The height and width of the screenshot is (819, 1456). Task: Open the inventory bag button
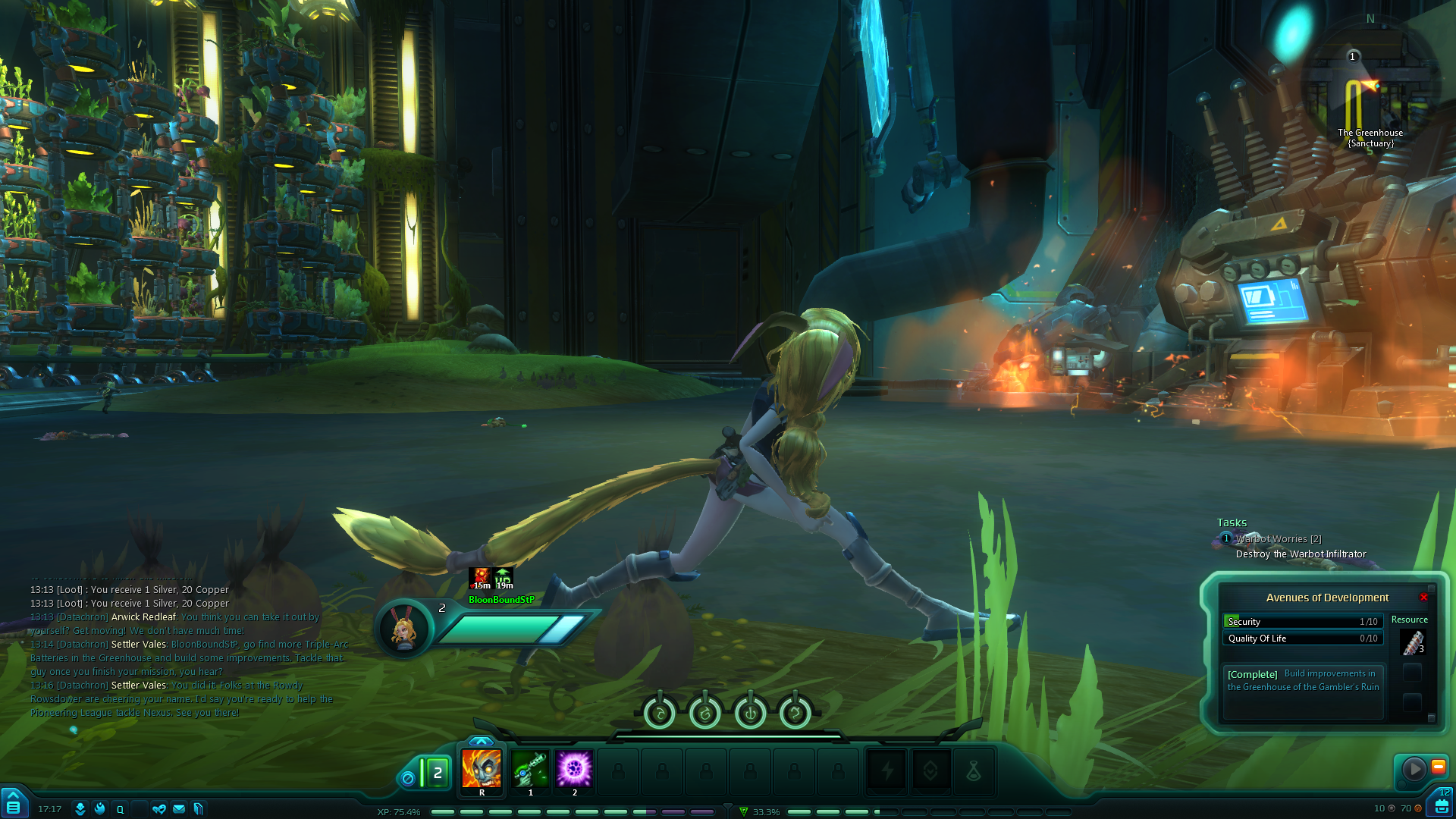tap(1441, 805)
